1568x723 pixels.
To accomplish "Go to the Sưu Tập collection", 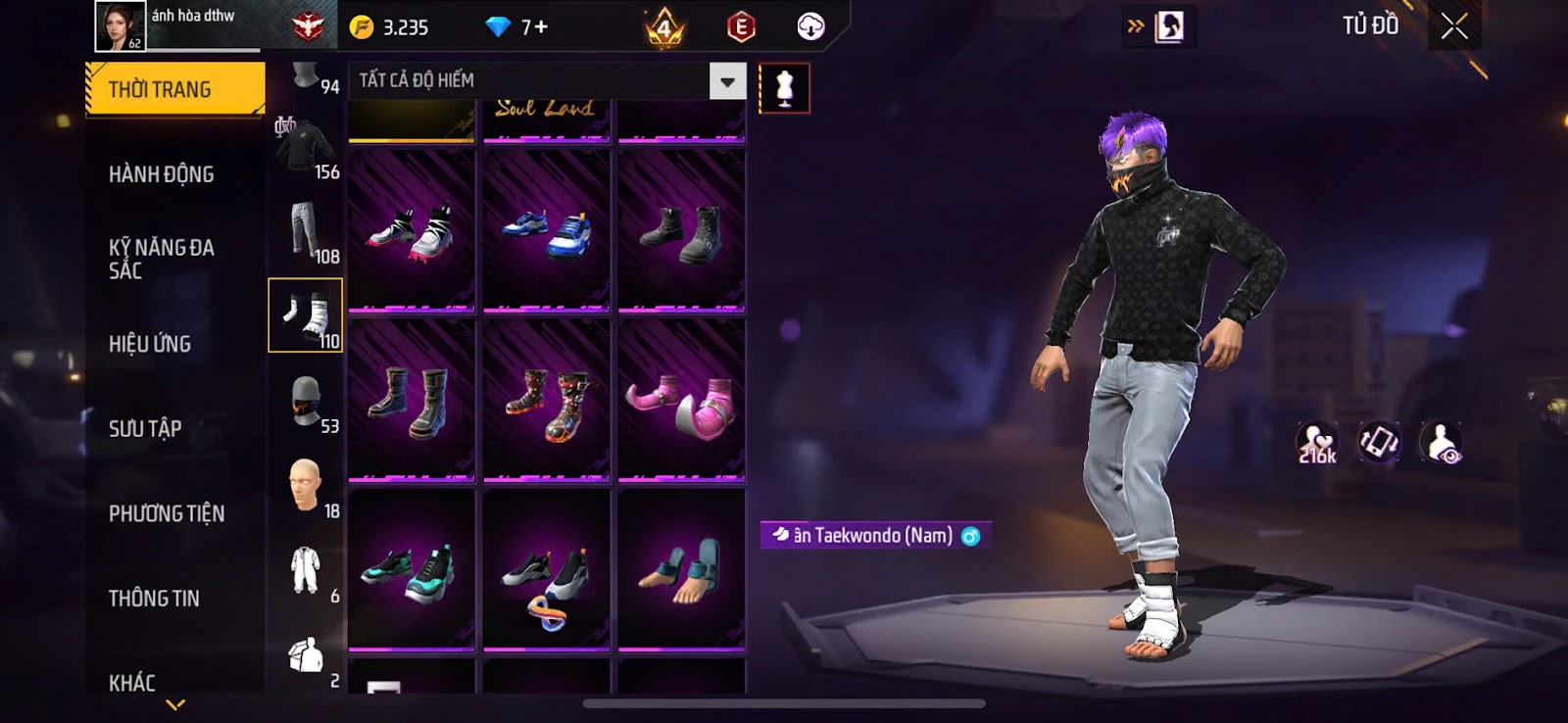I will [x=145, y=428].
